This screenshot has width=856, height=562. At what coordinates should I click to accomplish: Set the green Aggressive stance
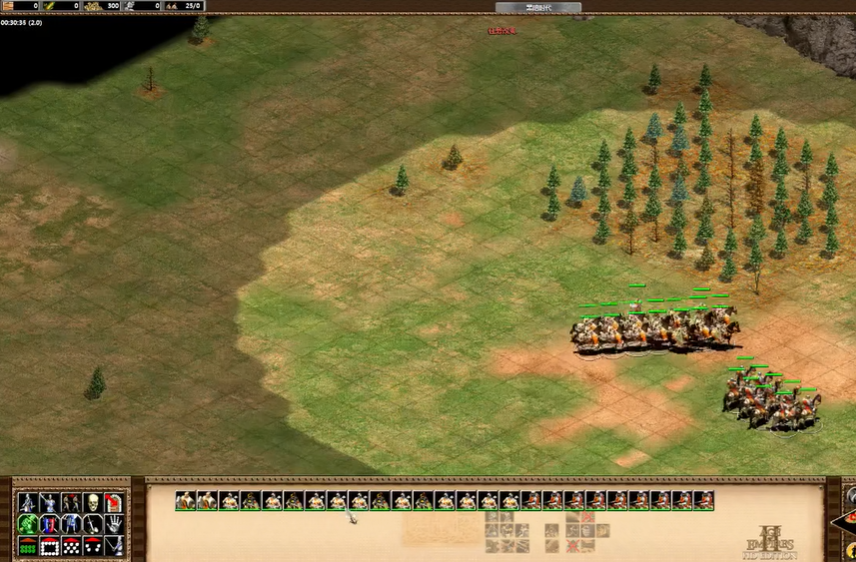[x=28, y=524]
